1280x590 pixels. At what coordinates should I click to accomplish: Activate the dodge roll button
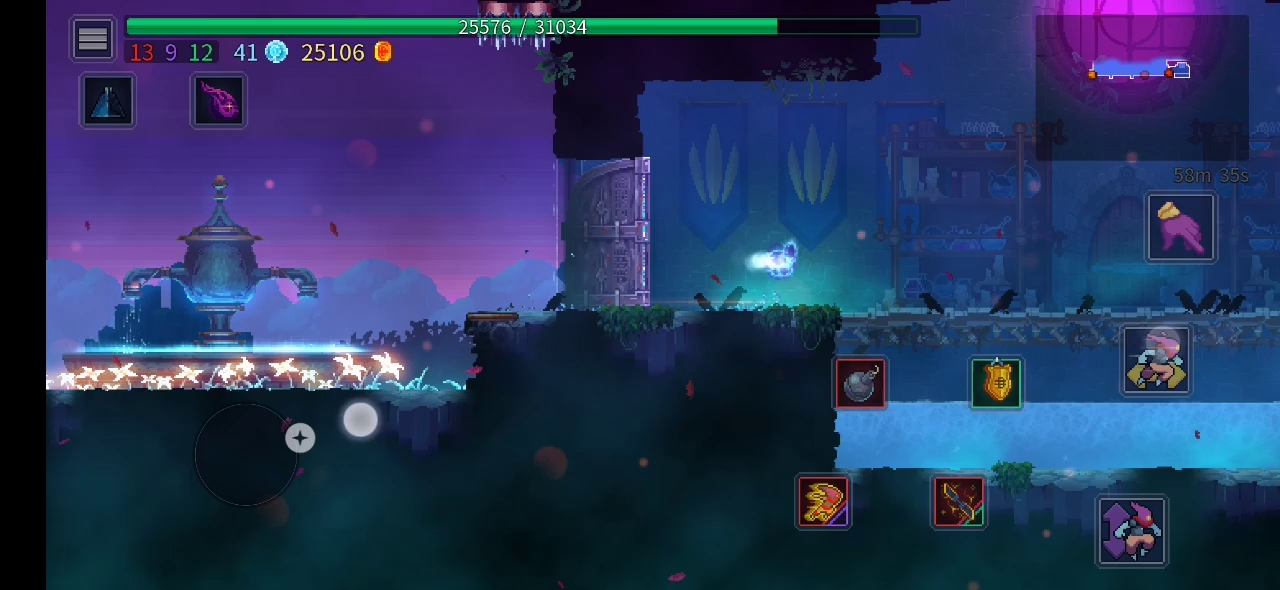(1156, 360)
